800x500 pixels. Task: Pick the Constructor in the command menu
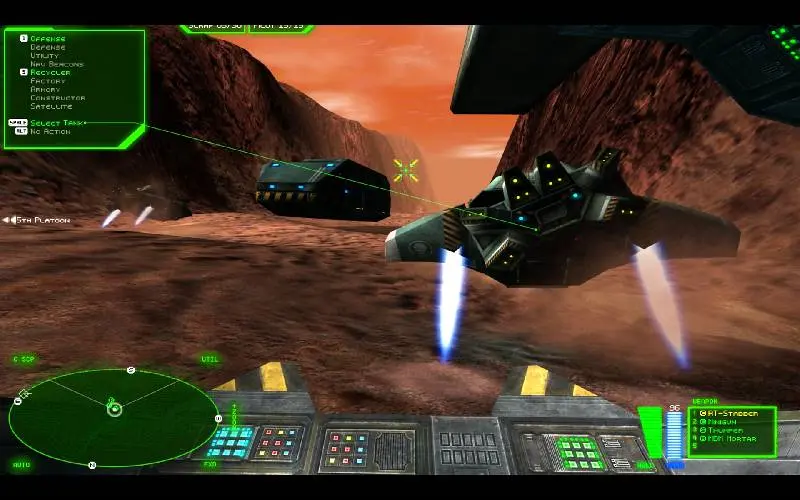[57, 98]
